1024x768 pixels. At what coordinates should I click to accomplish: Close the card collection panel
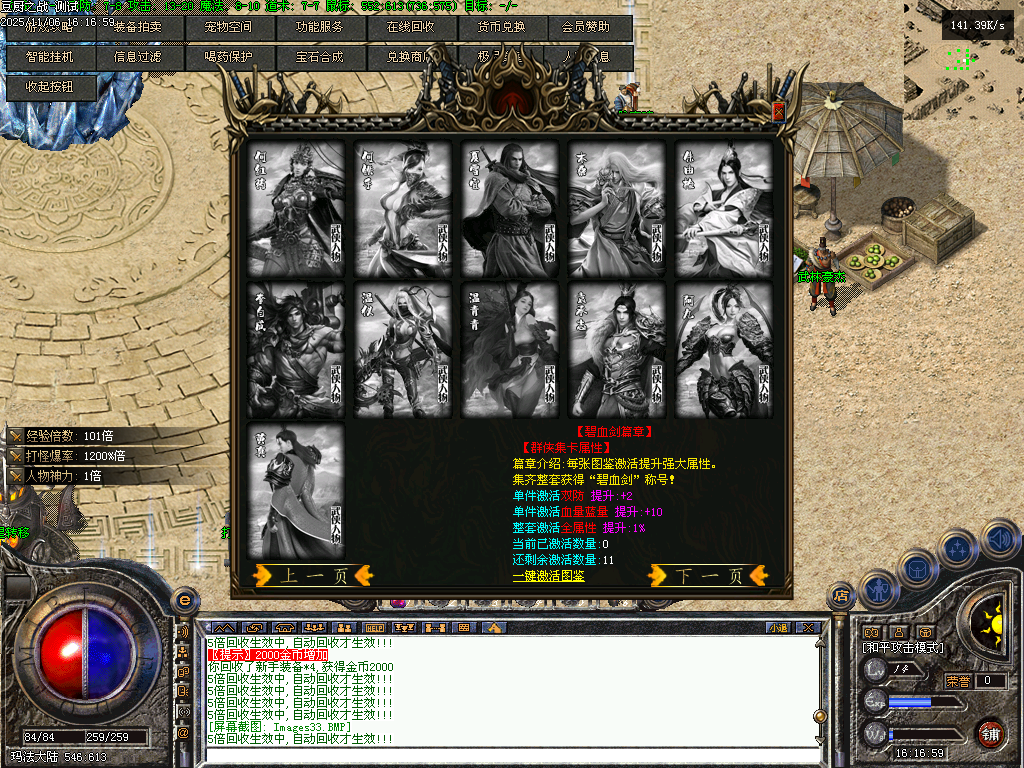(779, 113)
